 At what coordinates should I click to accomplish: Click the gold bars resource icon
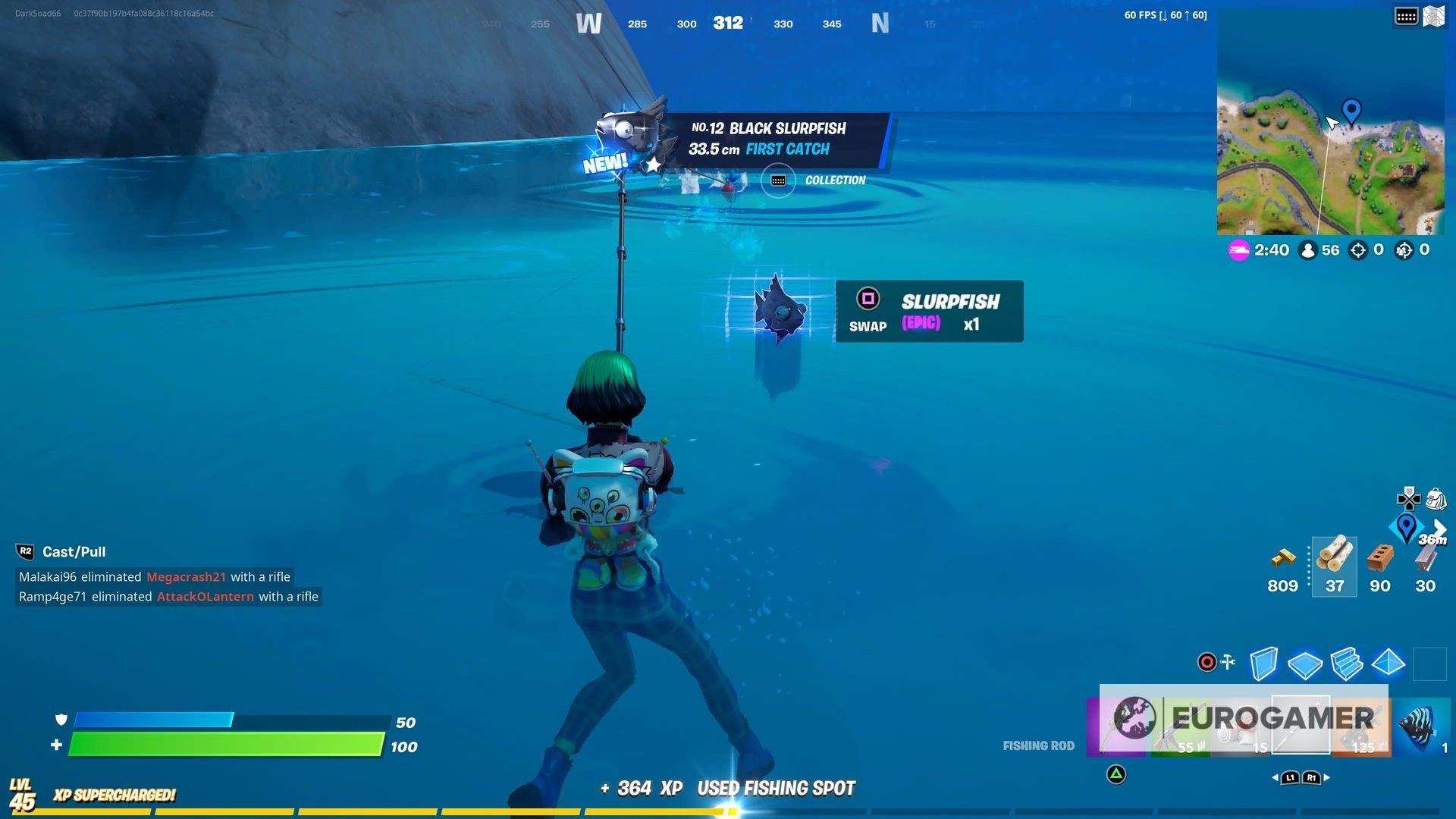coord(1283,559)
